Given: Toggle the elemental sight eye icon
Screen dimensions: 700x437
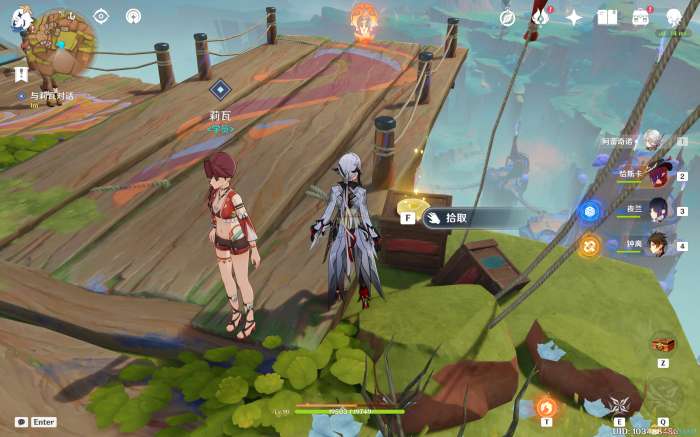Looking at the screenshot, I should pos(100,16).
